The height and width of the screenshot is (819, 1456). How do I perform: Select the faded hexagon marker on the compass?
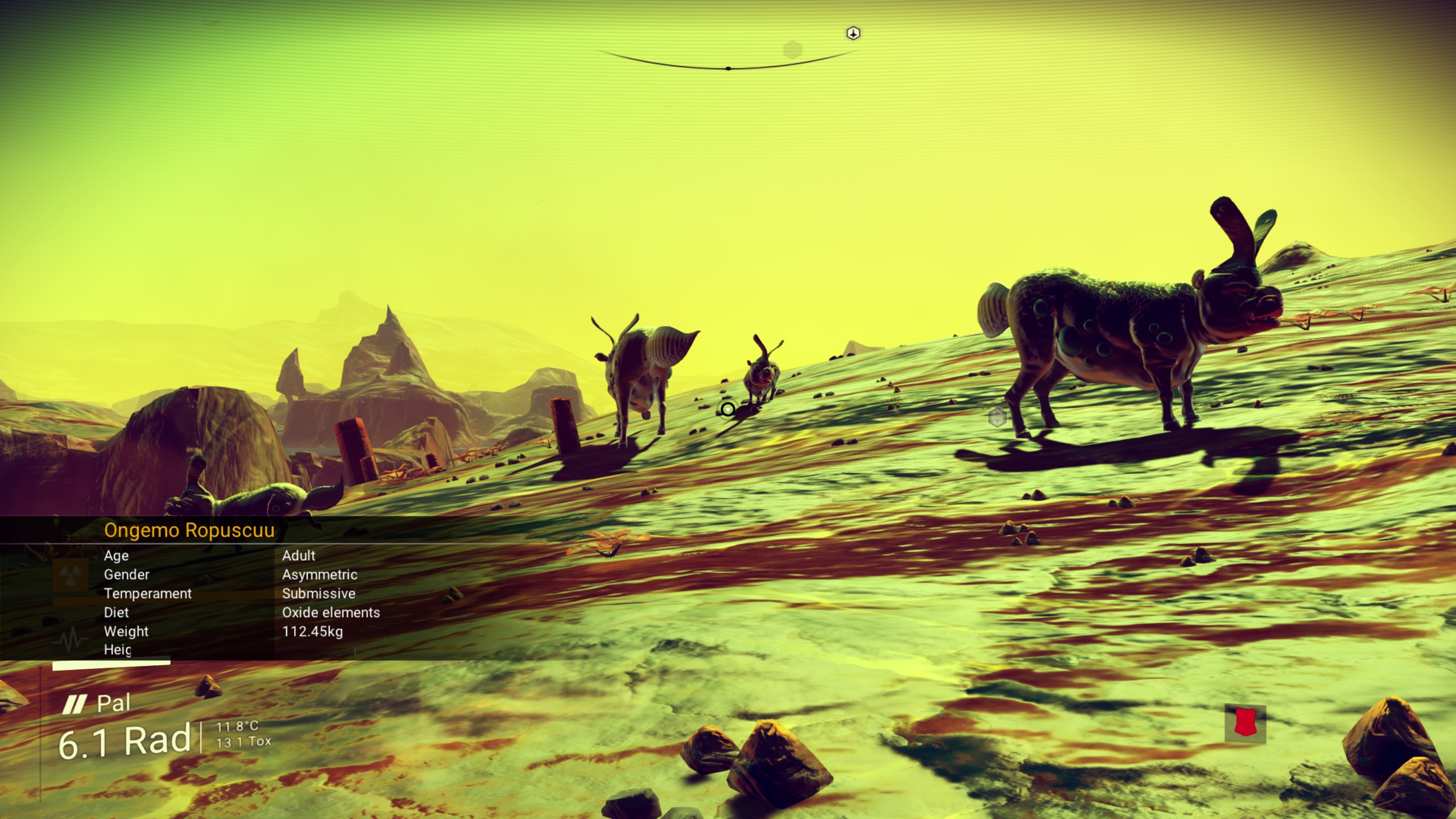792,50
